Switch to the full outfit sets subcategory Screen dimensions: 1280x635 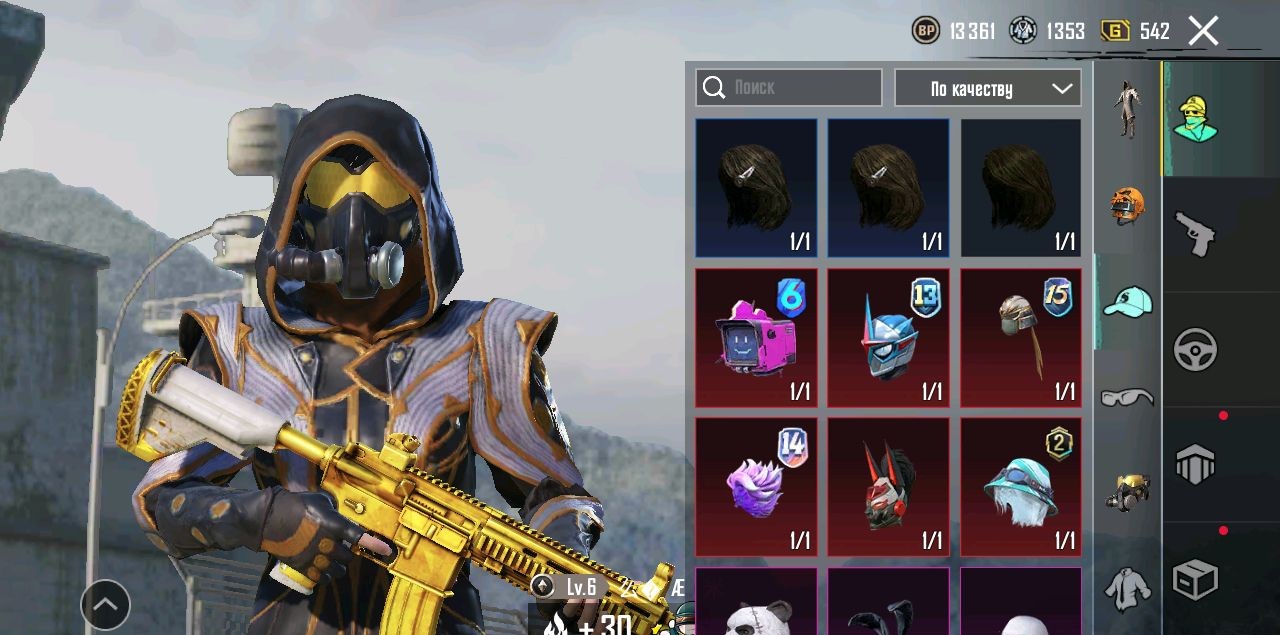pos(1127,109)
